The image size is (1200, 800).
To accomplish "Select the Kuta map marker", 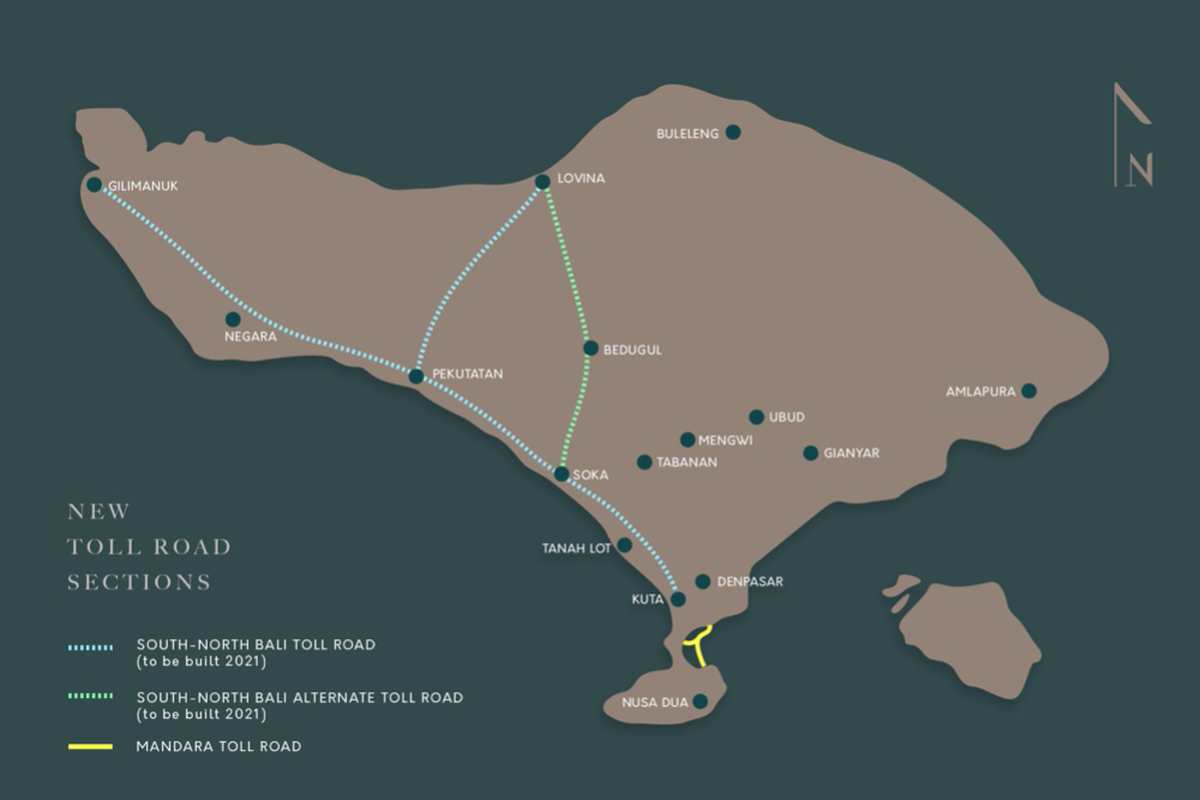I will pos(678,600).
